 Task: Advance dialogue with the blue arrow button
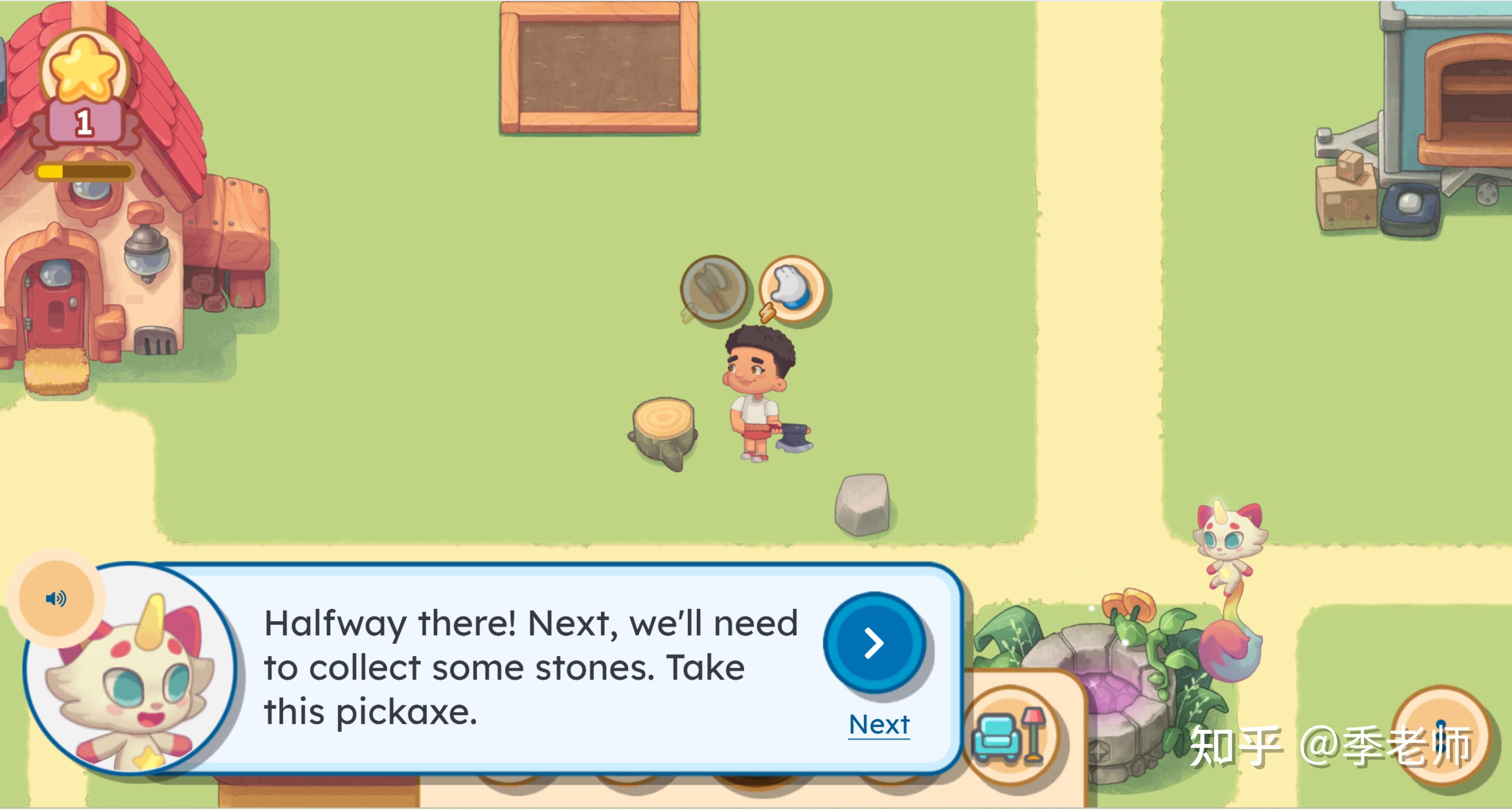coord(874,643)
